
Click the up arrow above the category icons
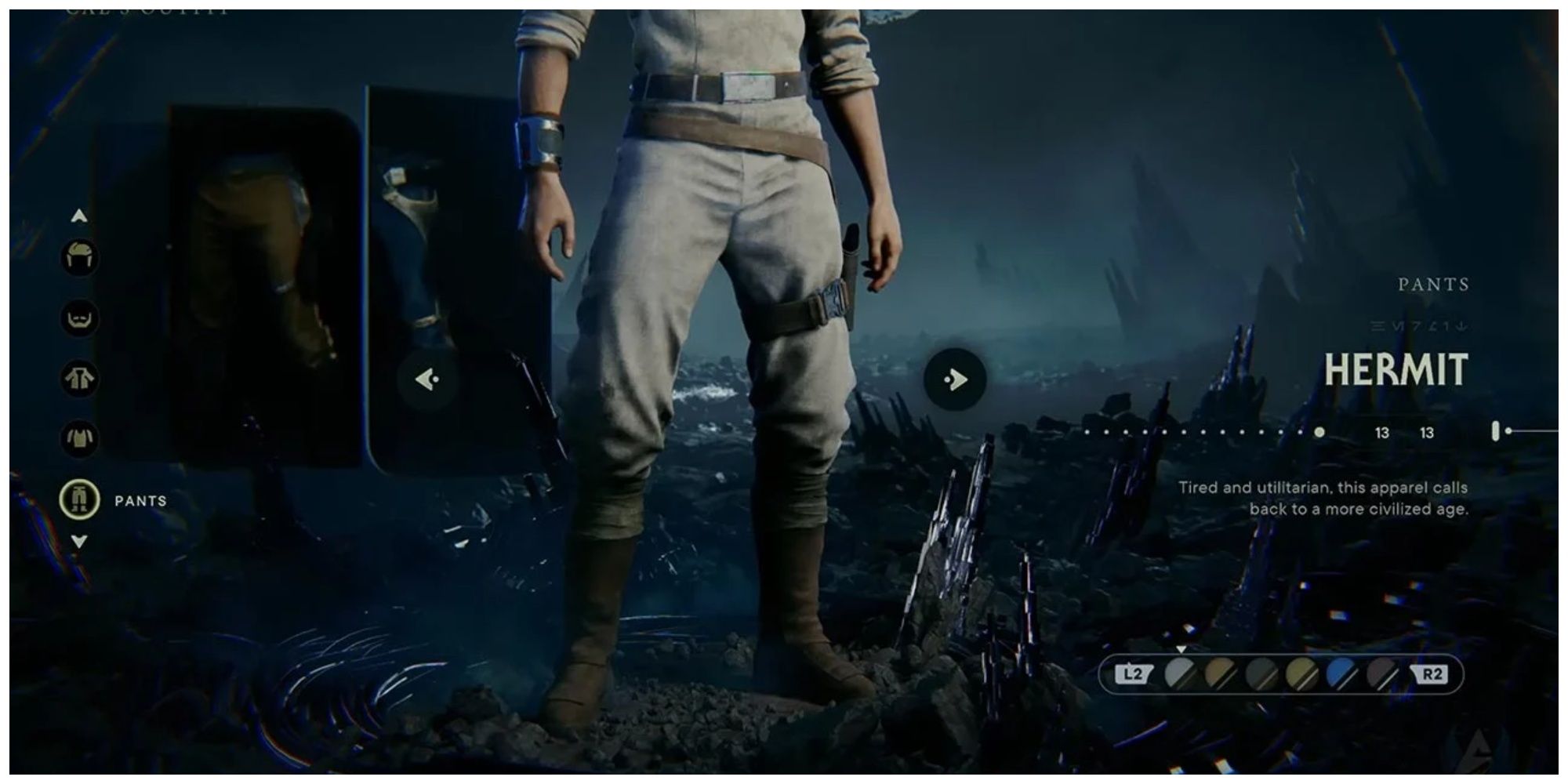pos(78,216)
